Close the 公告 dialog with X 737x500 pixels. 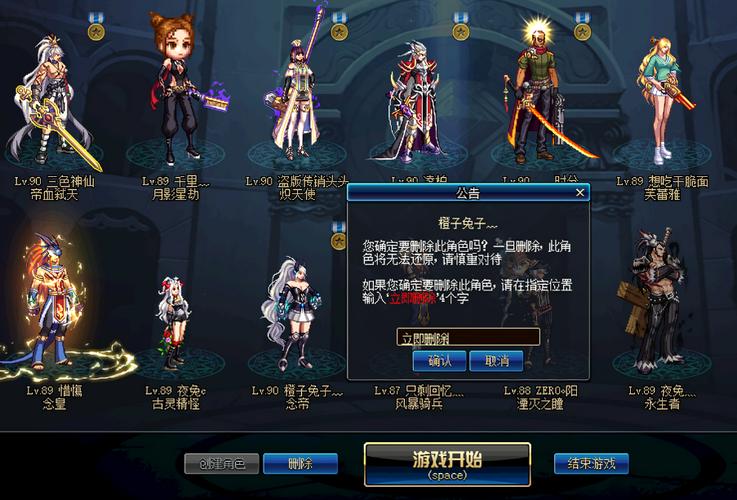580,193
